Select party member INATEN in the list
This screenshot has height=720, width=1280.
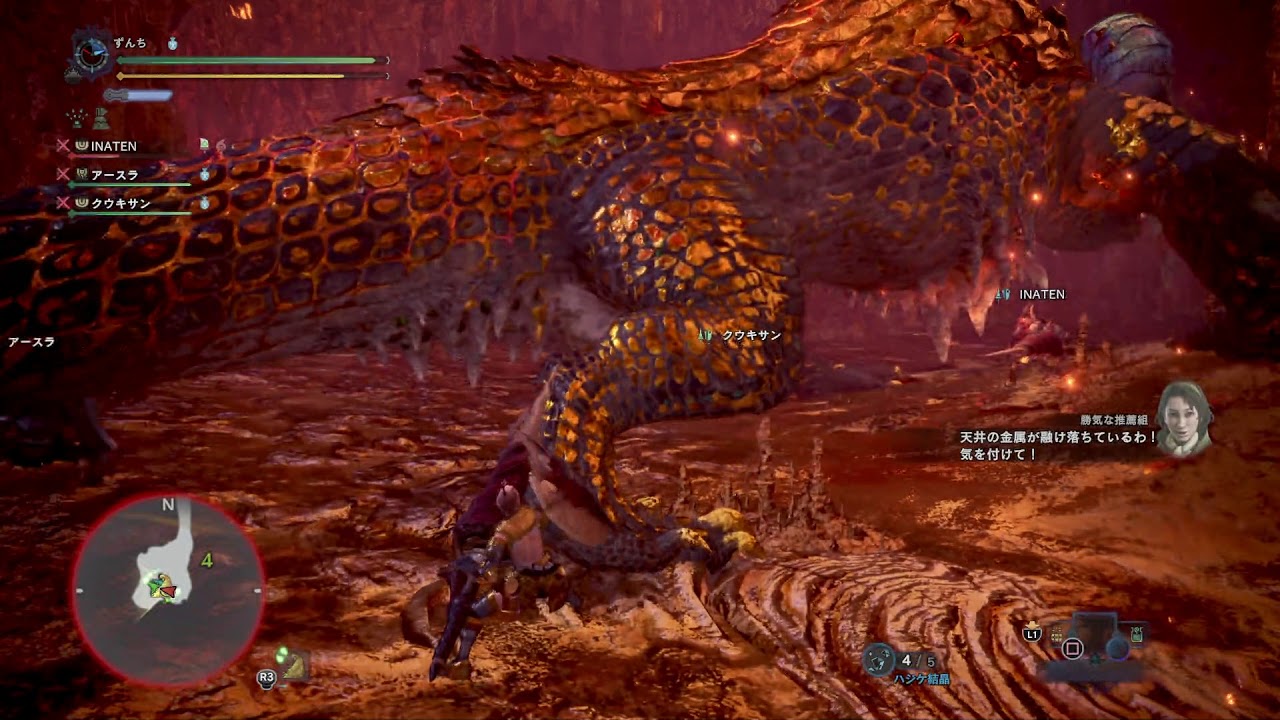pyautogui.click(x=113, y=146)
